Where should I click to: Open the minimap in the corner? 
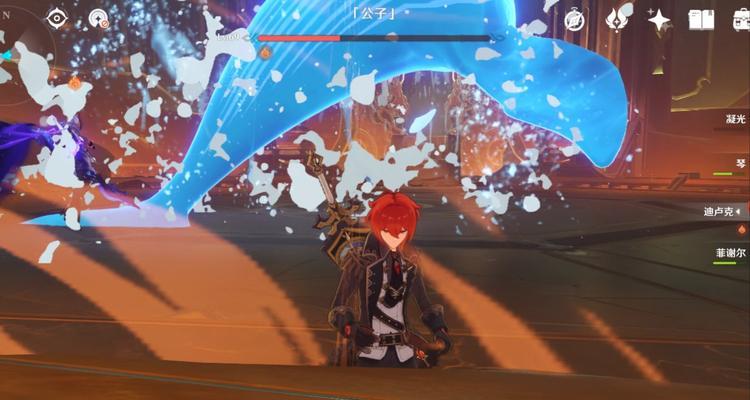(x=20, y=40)
